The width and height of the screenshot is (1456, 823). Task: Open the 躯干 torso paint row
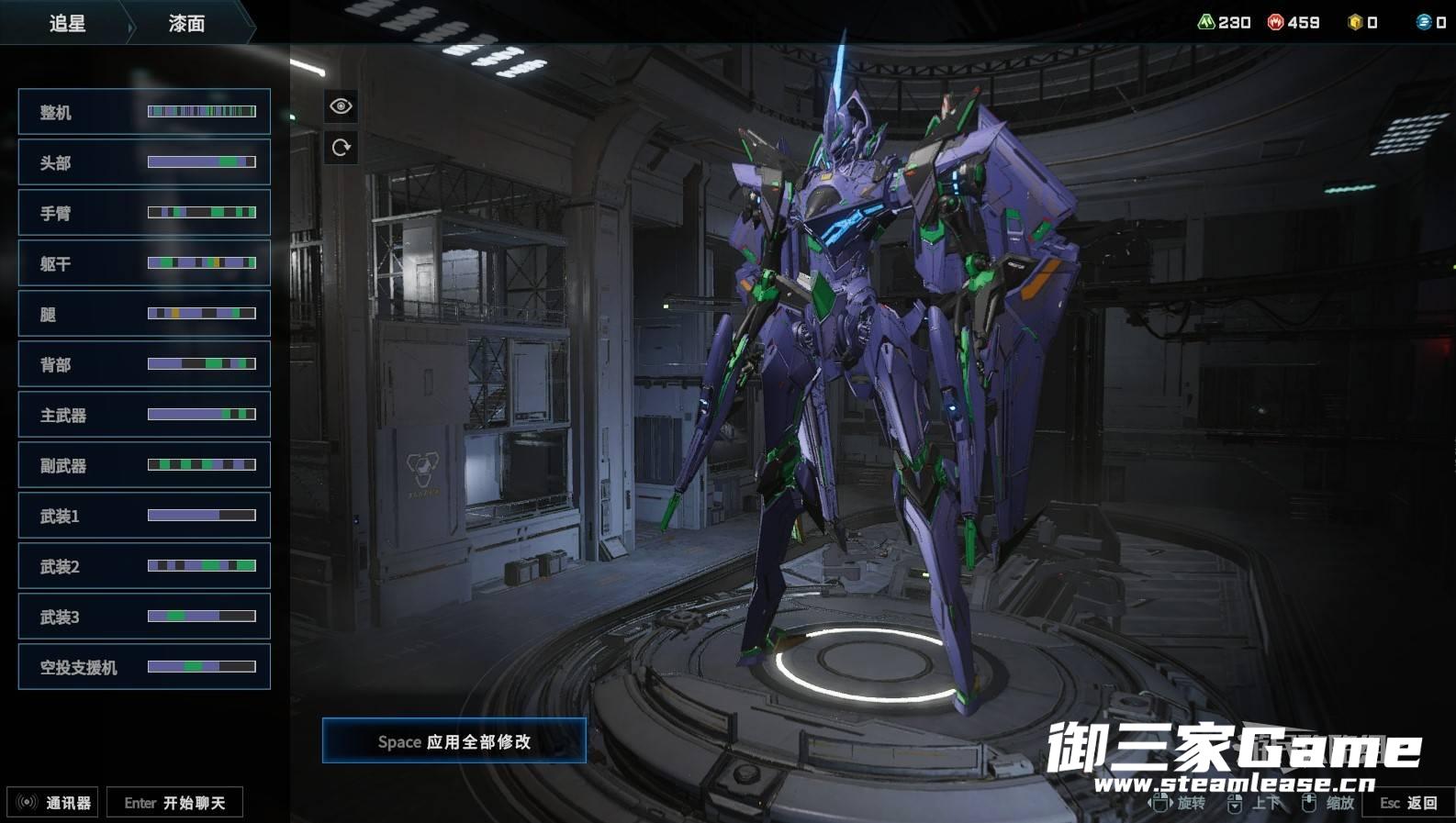click(x=144, y=263)
